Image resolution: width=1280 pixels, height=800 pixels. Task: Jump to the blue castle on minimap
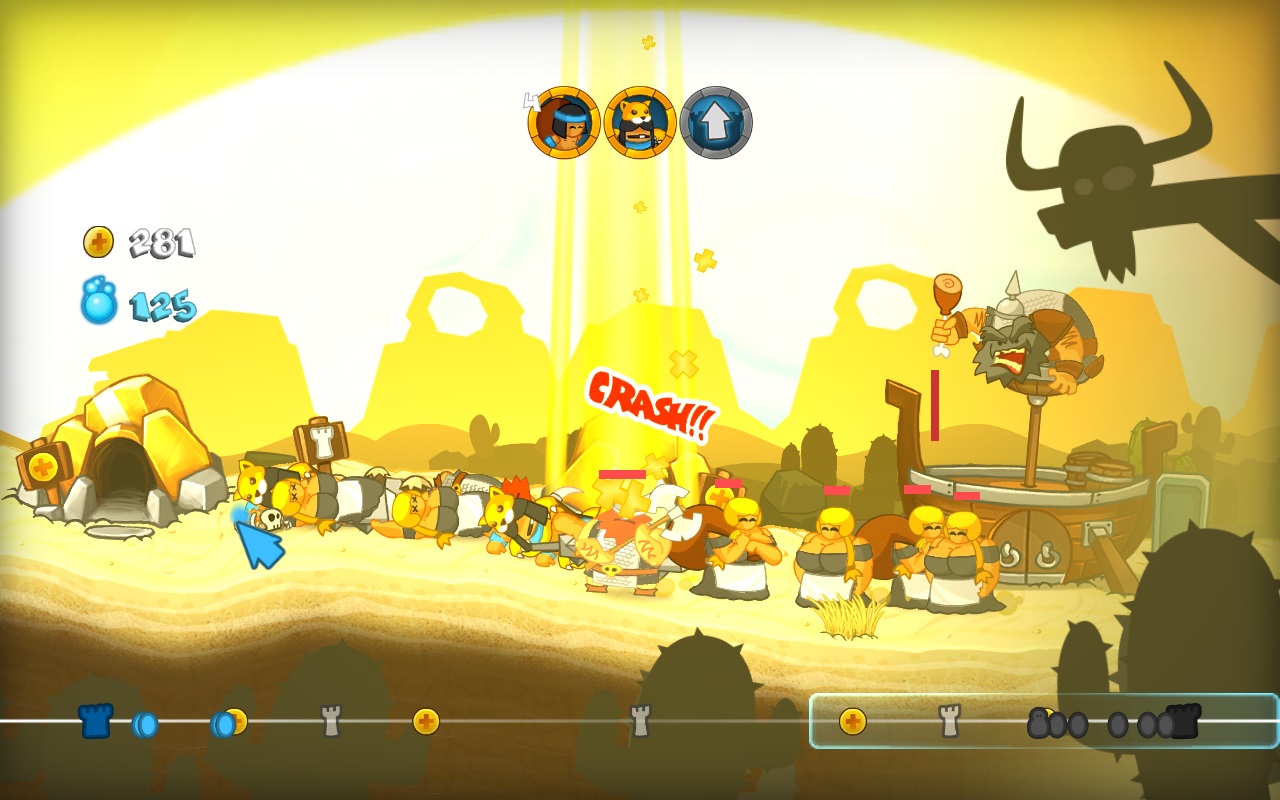96,720
